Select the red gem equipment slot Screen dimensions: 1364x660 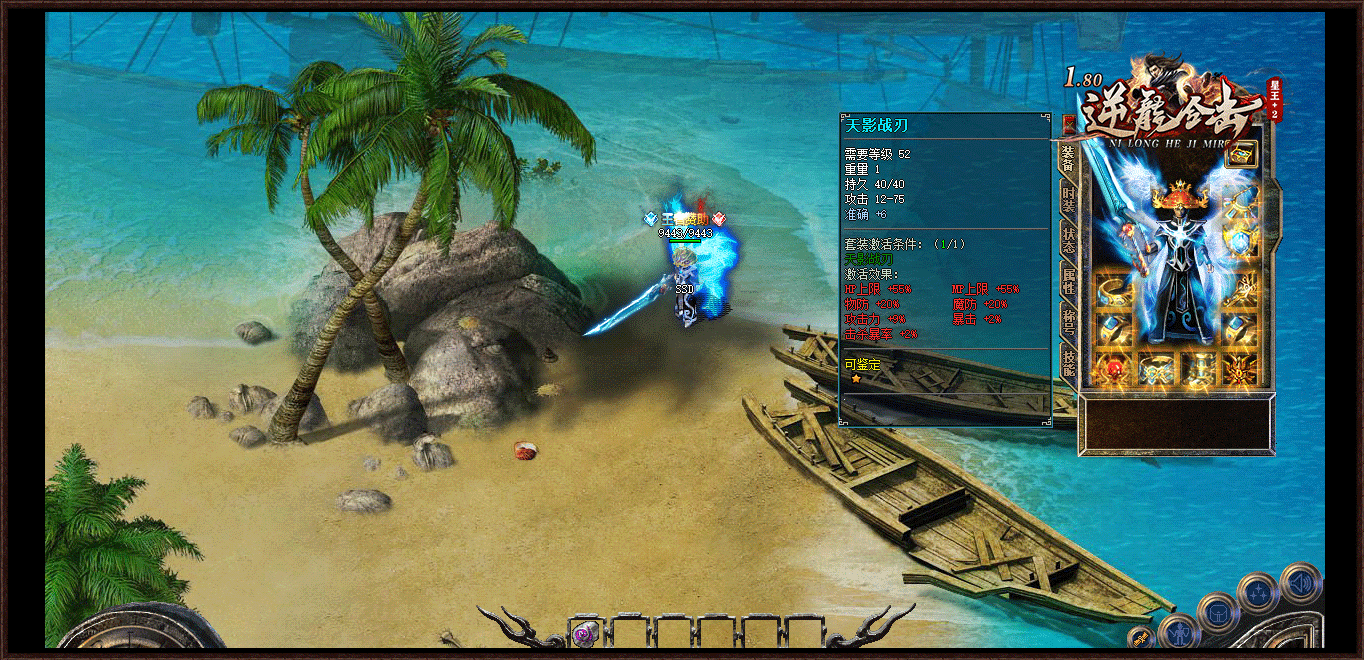[x=1112, y=368]
